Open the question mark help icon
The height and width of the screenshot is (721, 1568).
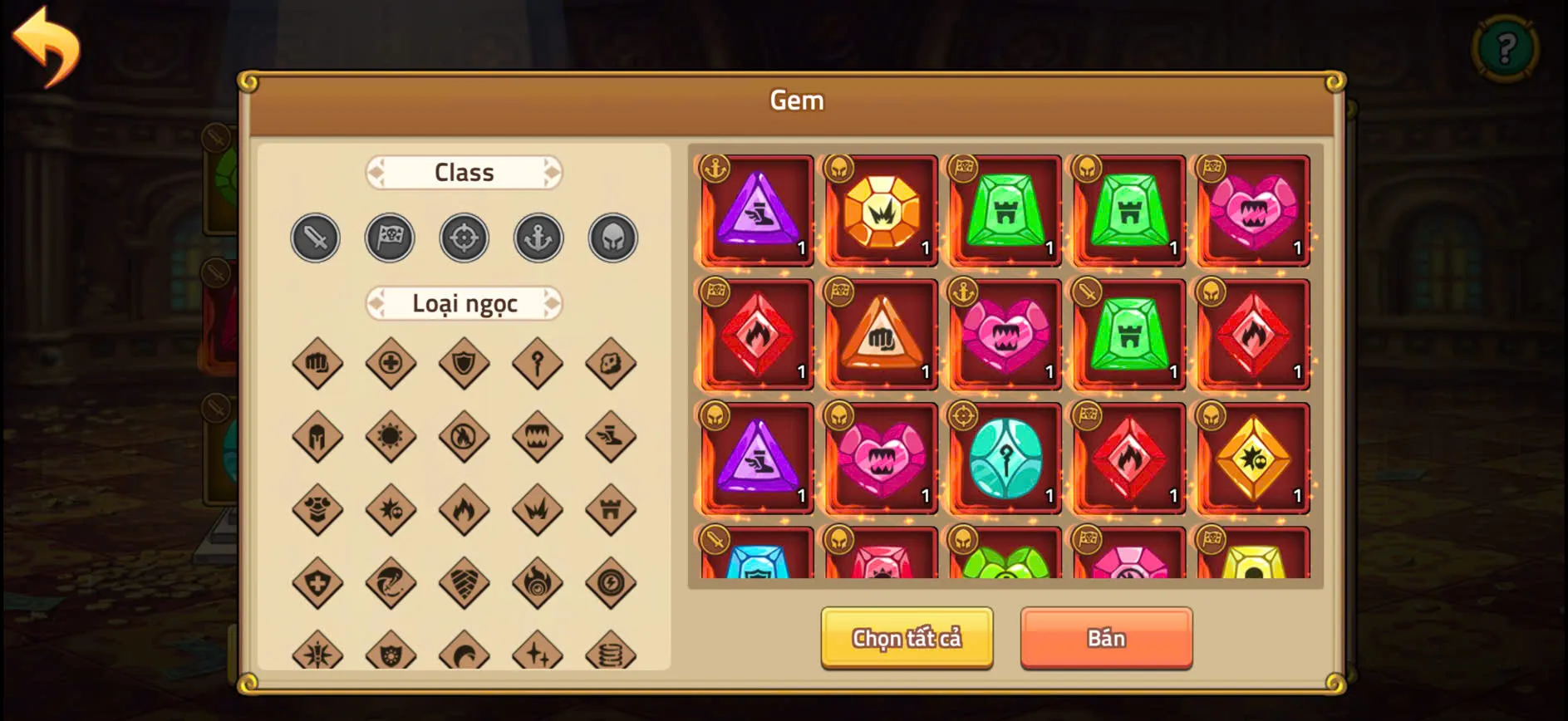(x=1506, y=47)
